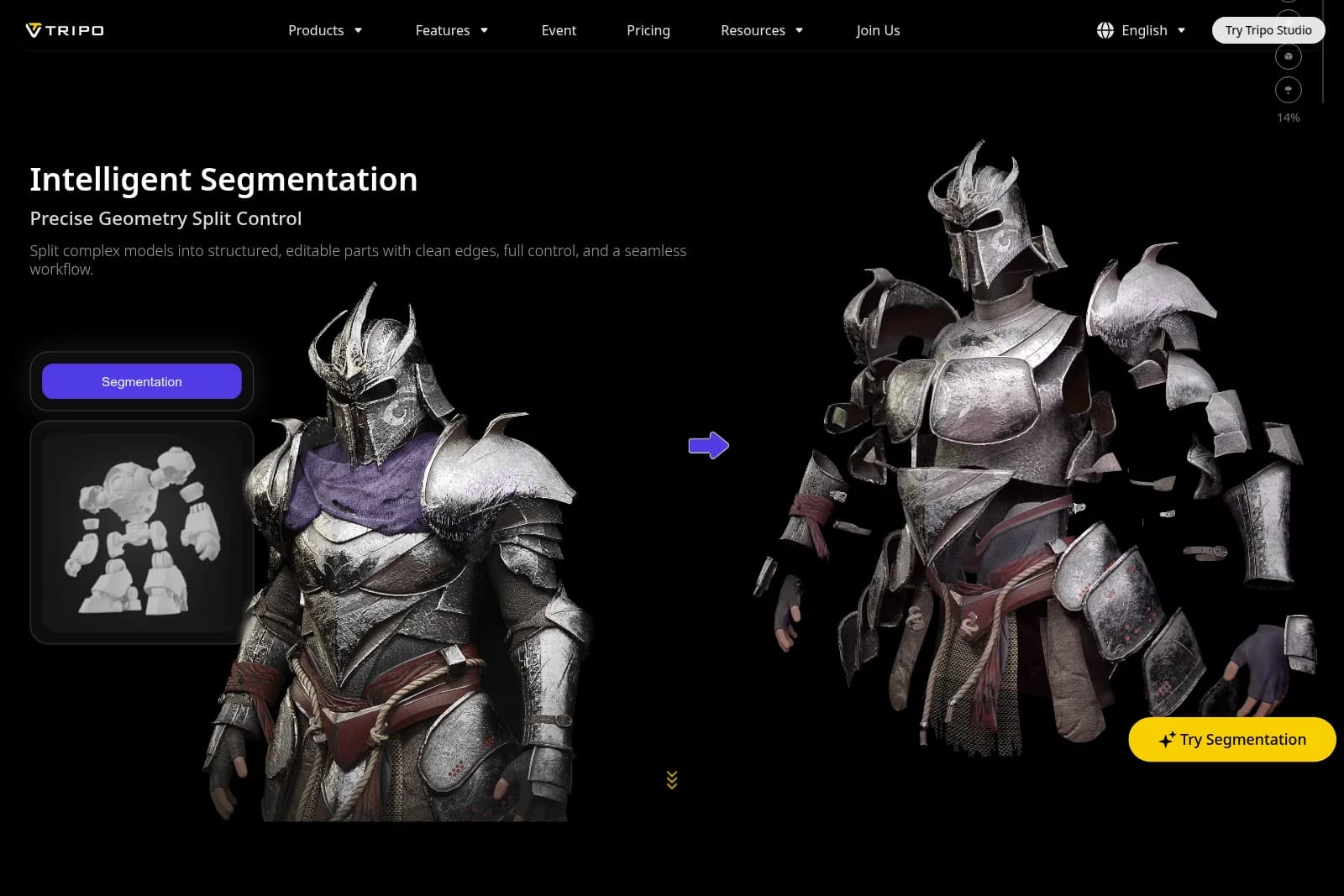
Task: Click the Try Tripo Studio button
Action: (x=1268, y=29)
